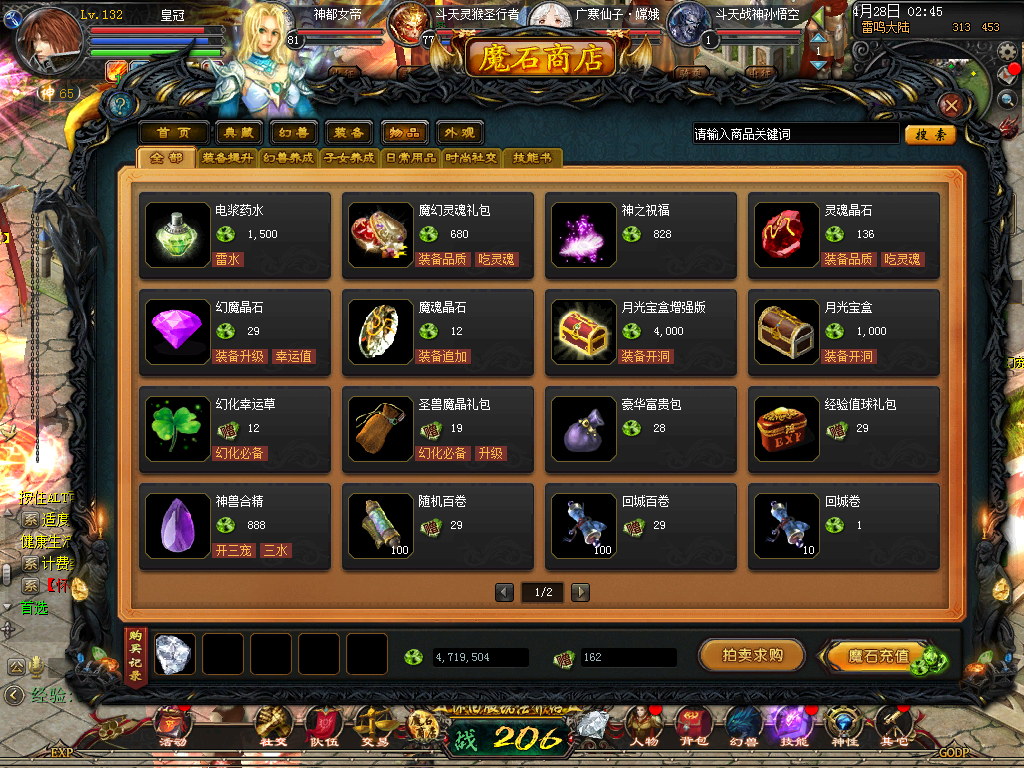Select the 外观 shop category
The image size is (1024, 768).
click(x=460, y=133)
